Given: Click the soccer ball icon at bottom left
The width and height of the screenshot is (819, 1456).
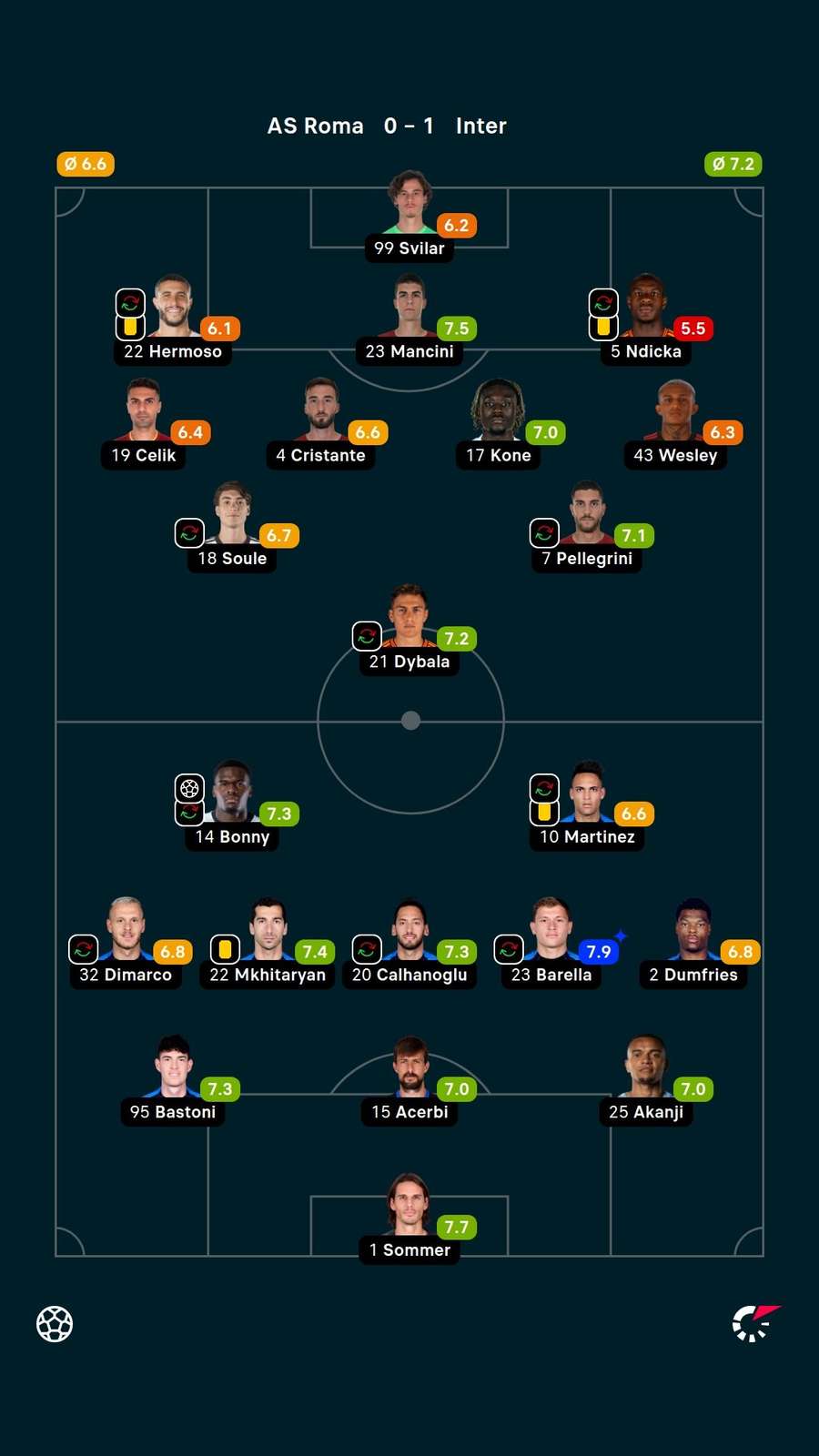Looking at the screenshot, I should [55, 1324].
